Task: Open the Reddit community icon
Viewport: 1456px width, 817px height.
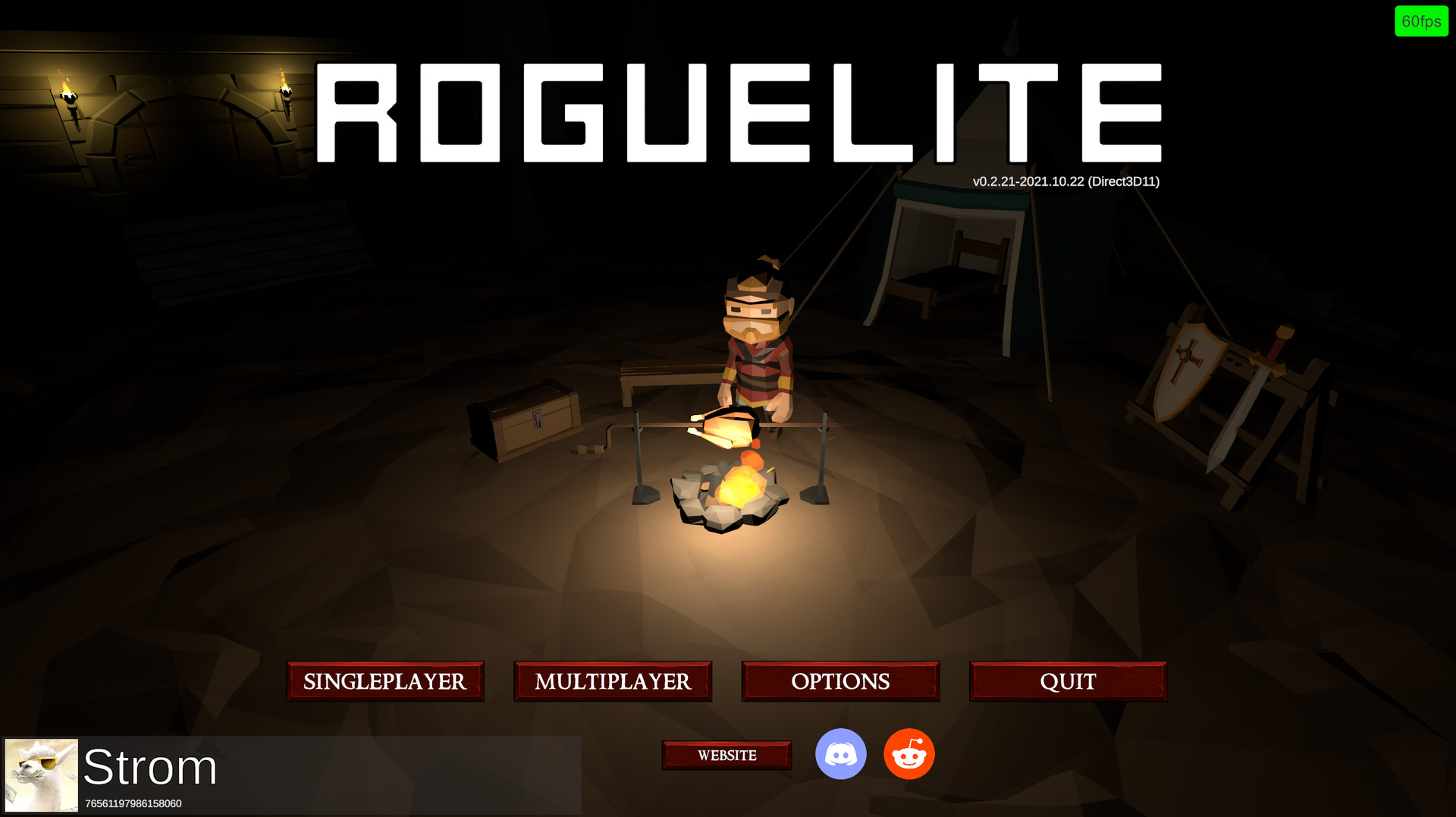Action: [908, 753]
